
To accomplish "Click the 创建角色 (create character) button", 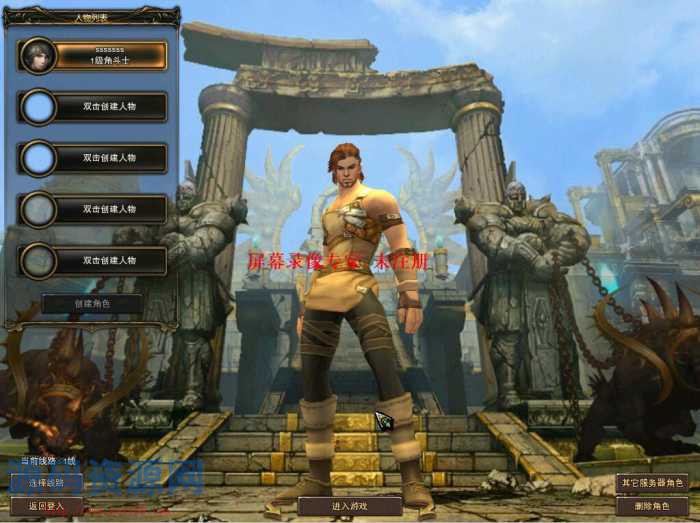I will click(92, 303).
